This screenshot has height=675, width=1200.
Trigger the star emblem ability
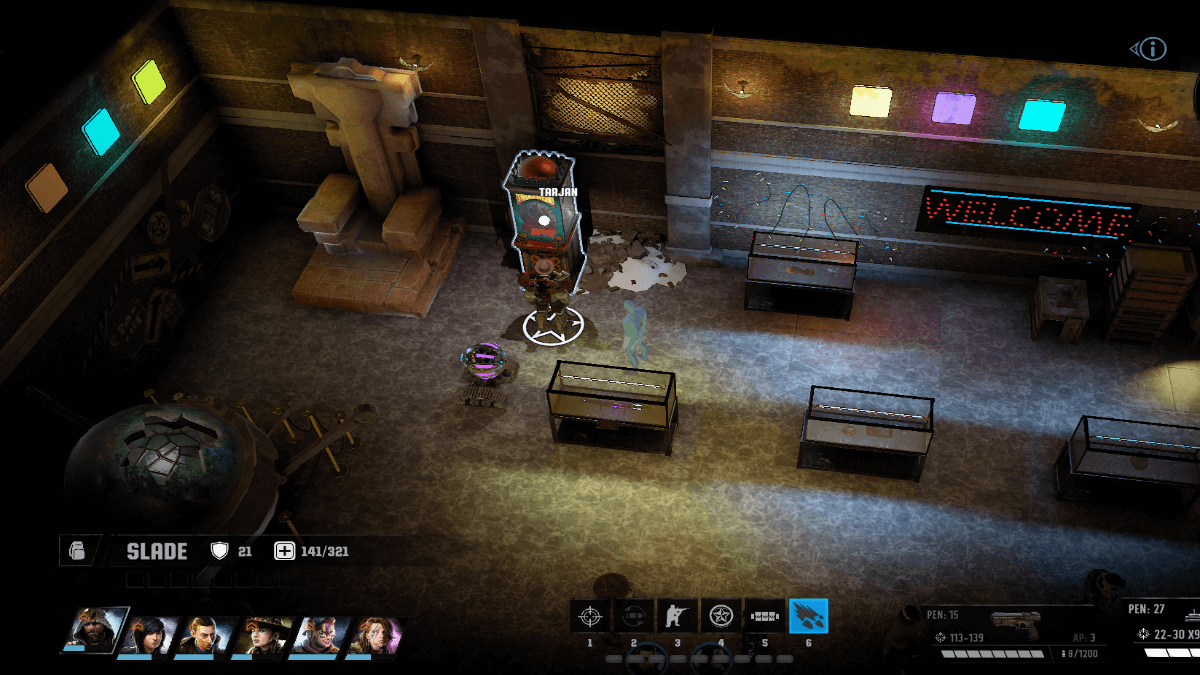(x=721, y=615)
